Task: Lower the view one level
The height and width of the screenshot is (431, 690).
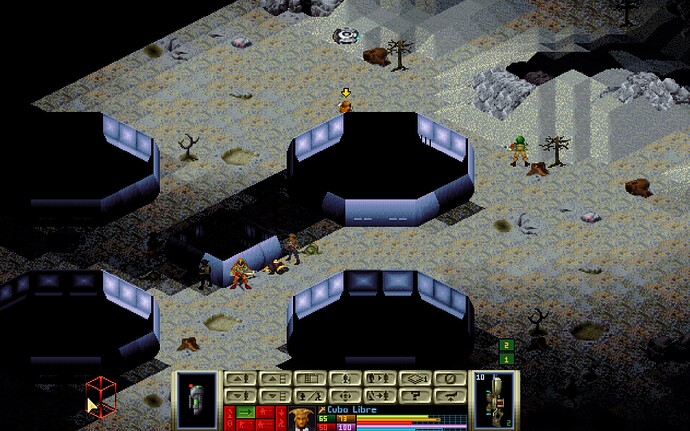Action: [274, 396]
